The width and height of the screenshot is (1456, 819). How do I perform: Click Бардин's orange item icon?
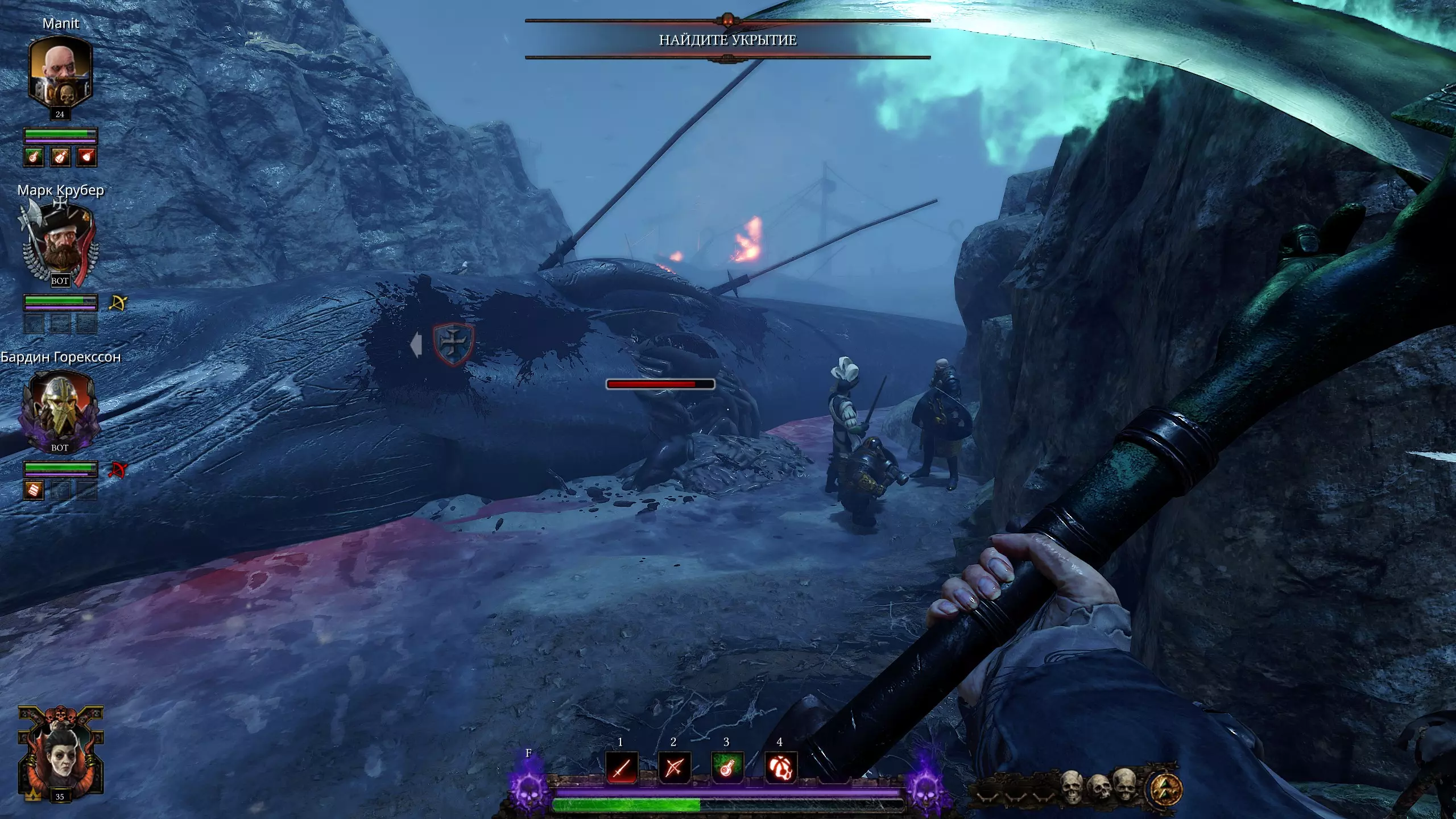(34, 490)
